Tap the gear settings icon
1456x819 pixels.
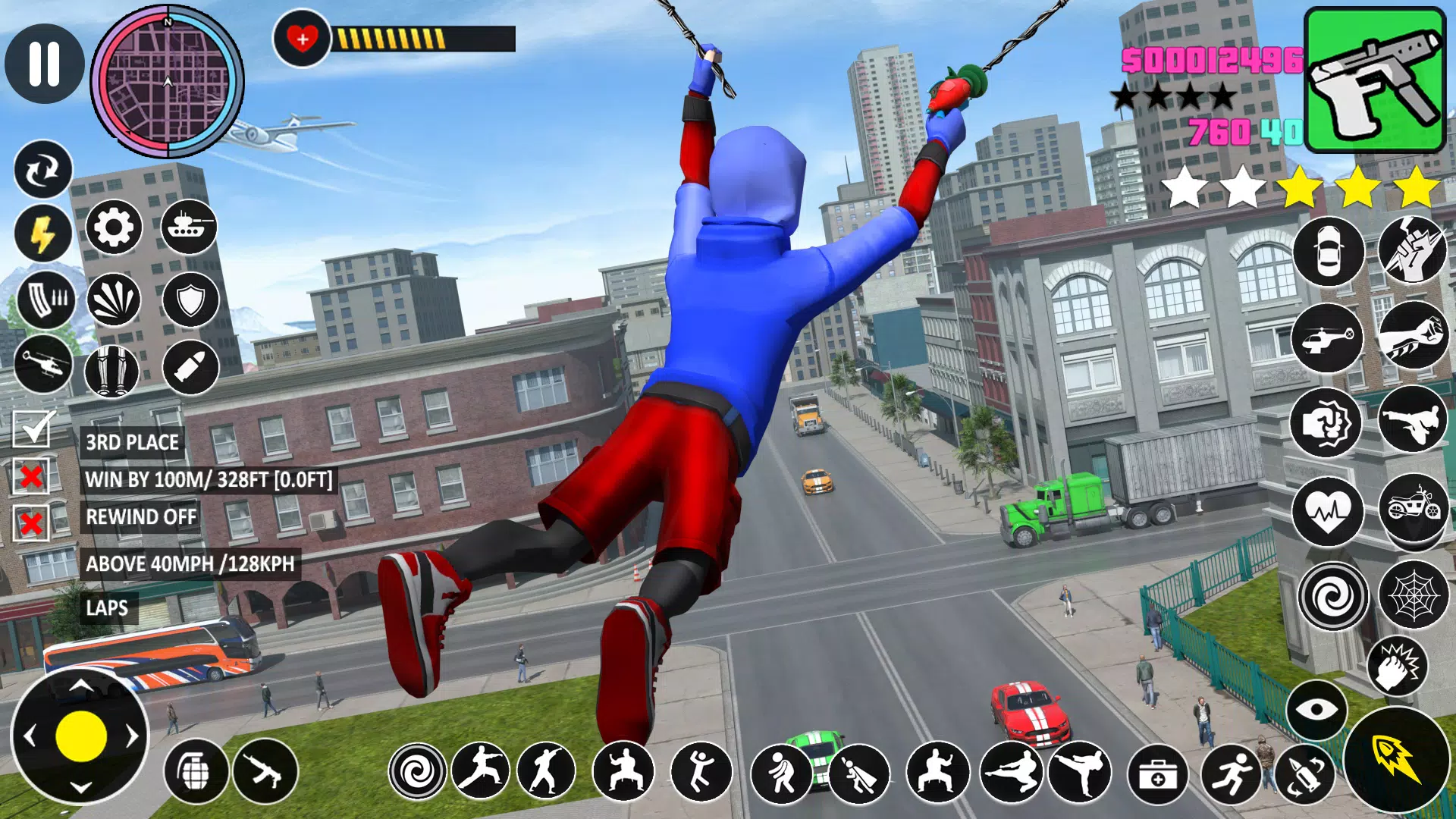(114, 227)
